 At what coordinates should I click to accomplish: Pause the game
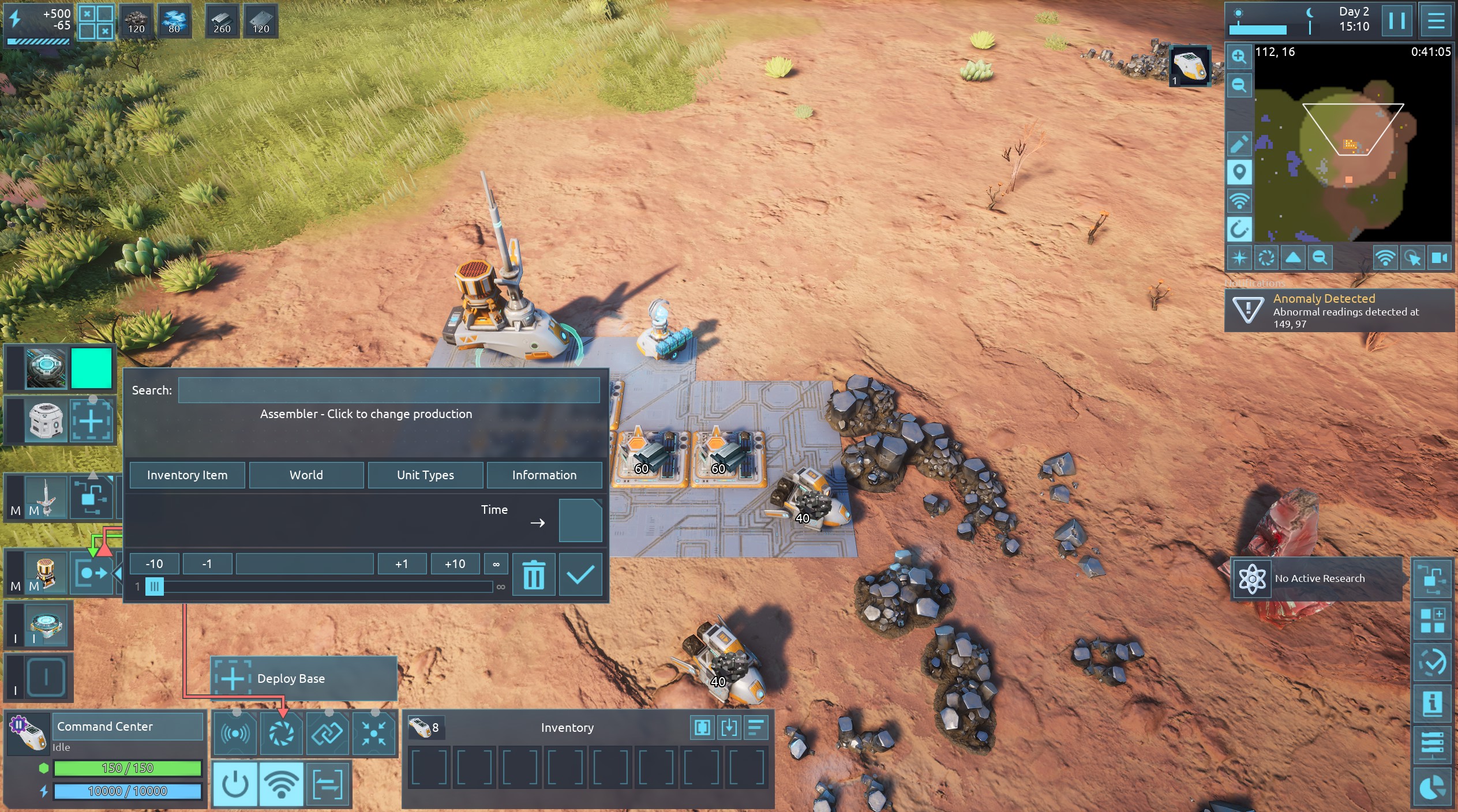coord(1397,21)
